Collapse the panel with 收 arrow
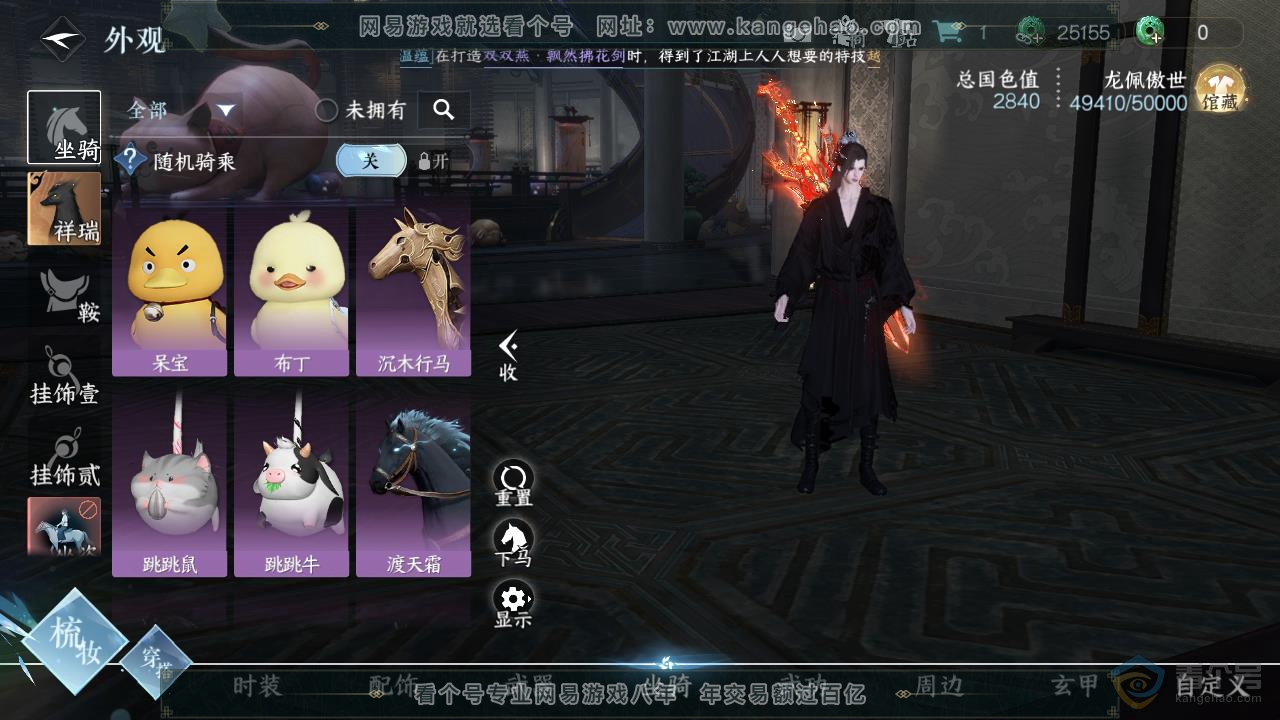Image resolution: width=1280 pixels, height=720 pixels. coord(508,356)
